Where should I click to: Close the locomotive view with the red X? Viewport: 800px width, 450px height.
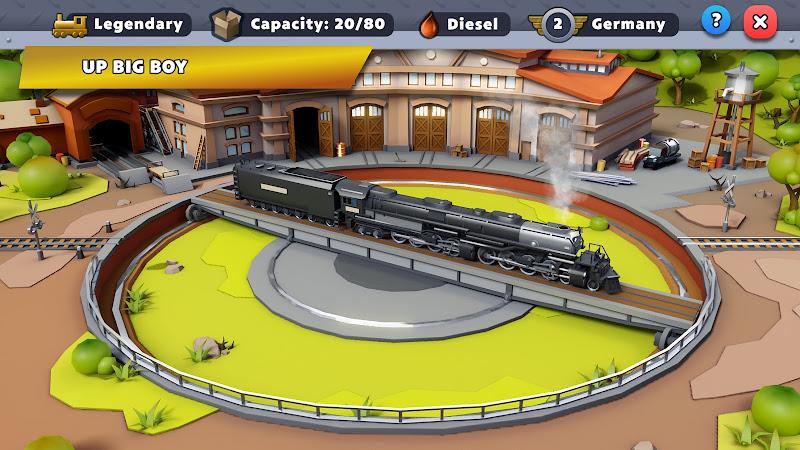click(x=762, y=21)
